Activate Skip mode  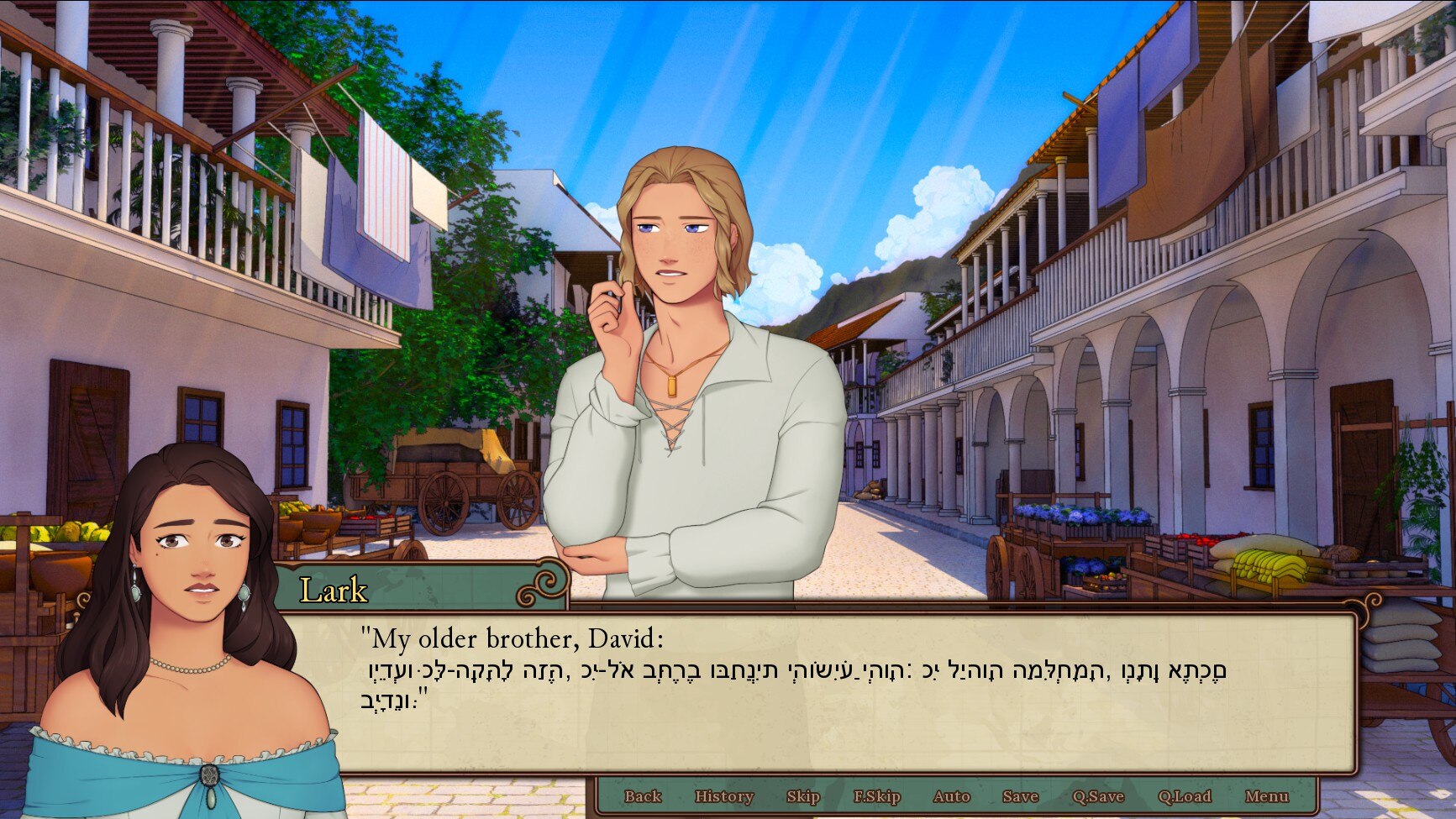(802, 796)
